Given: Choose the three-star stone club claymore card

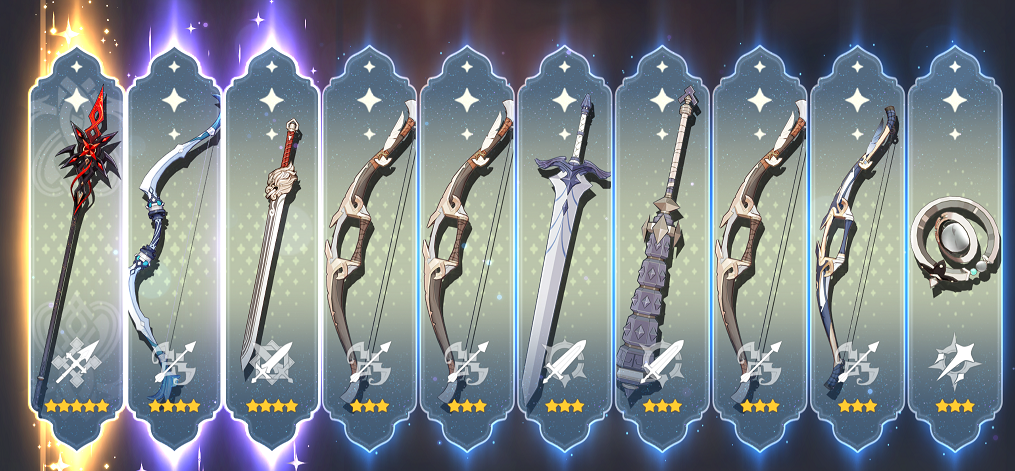Looking at the screenshot, I should [x=662, y=250].
